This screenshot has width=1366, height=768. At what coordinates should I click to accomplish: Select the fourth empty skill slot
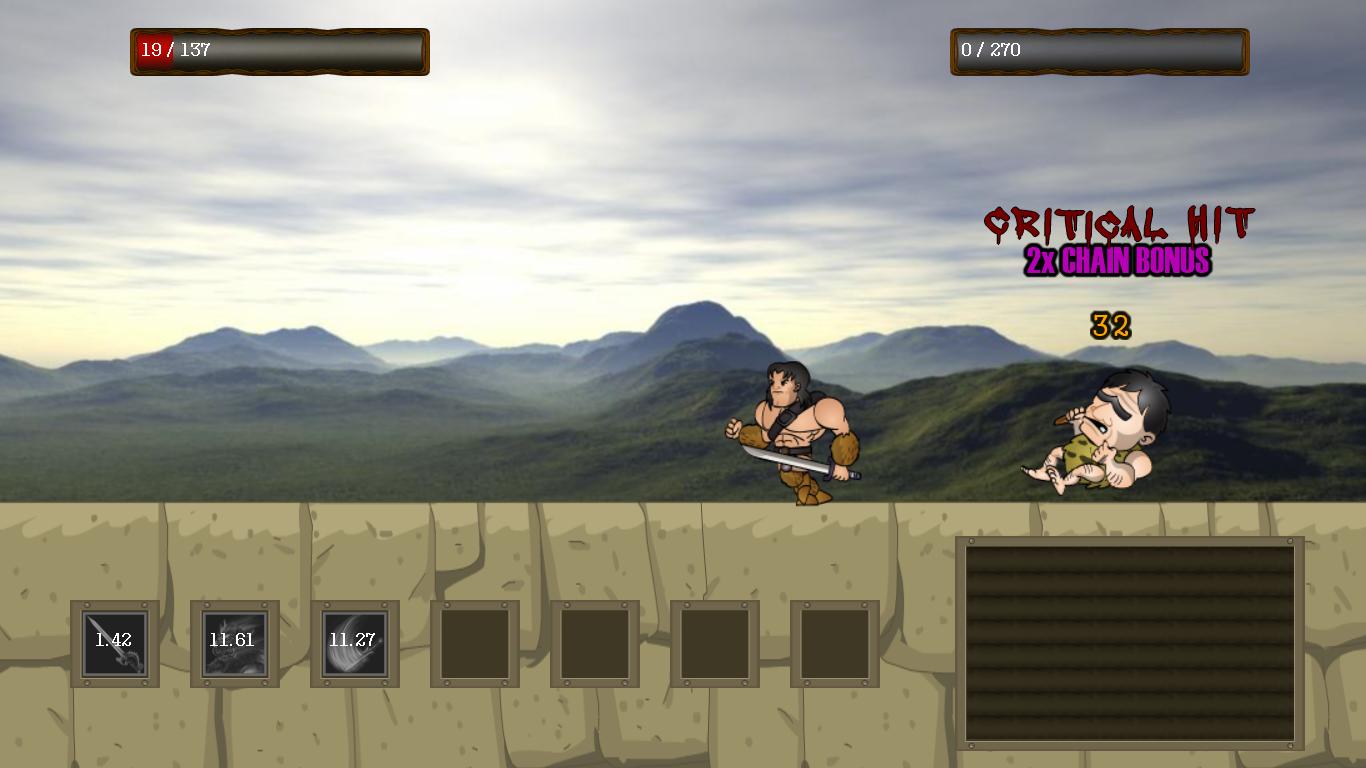click(474, 642)
